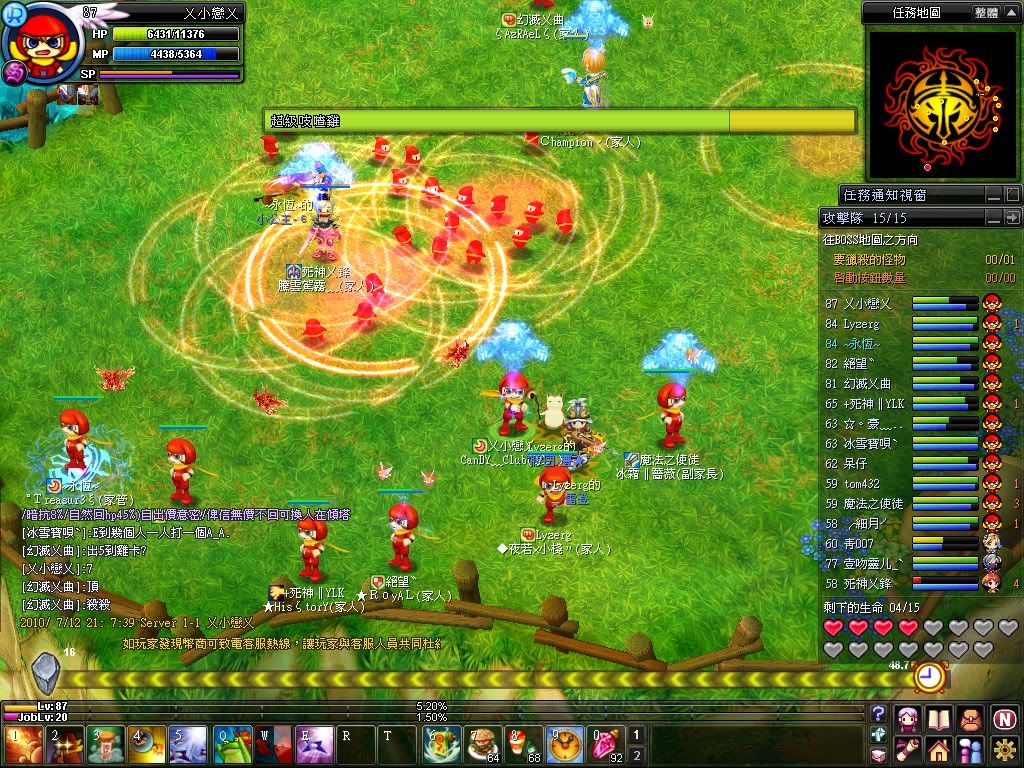Select the burger food item slot
Screen dimensions: 1024x768
click(x=484, y=746)
